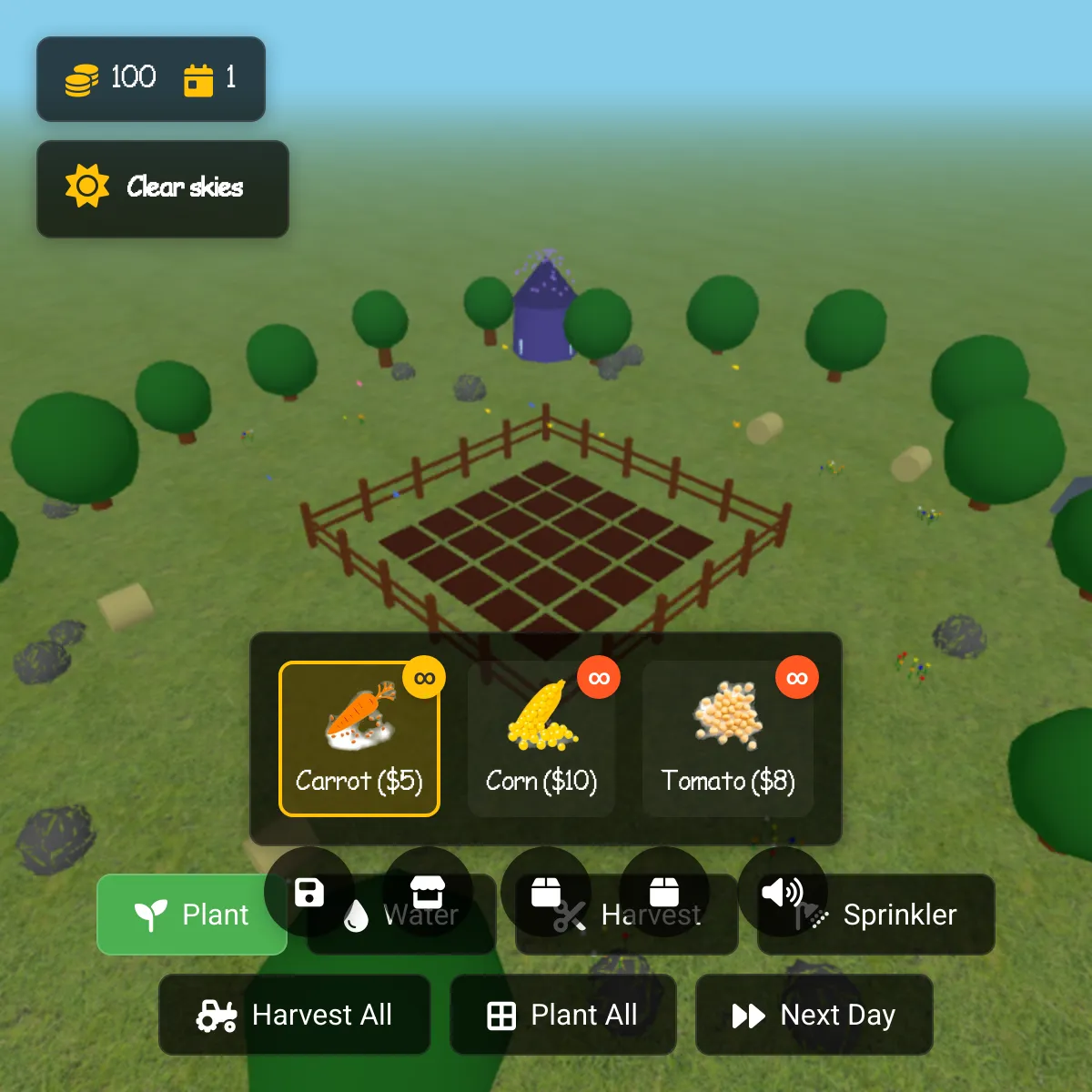The image size is (1092, 1092).
Task: Click the Harvest All button
Action: pyautogui.click(x=294, y=1015)
